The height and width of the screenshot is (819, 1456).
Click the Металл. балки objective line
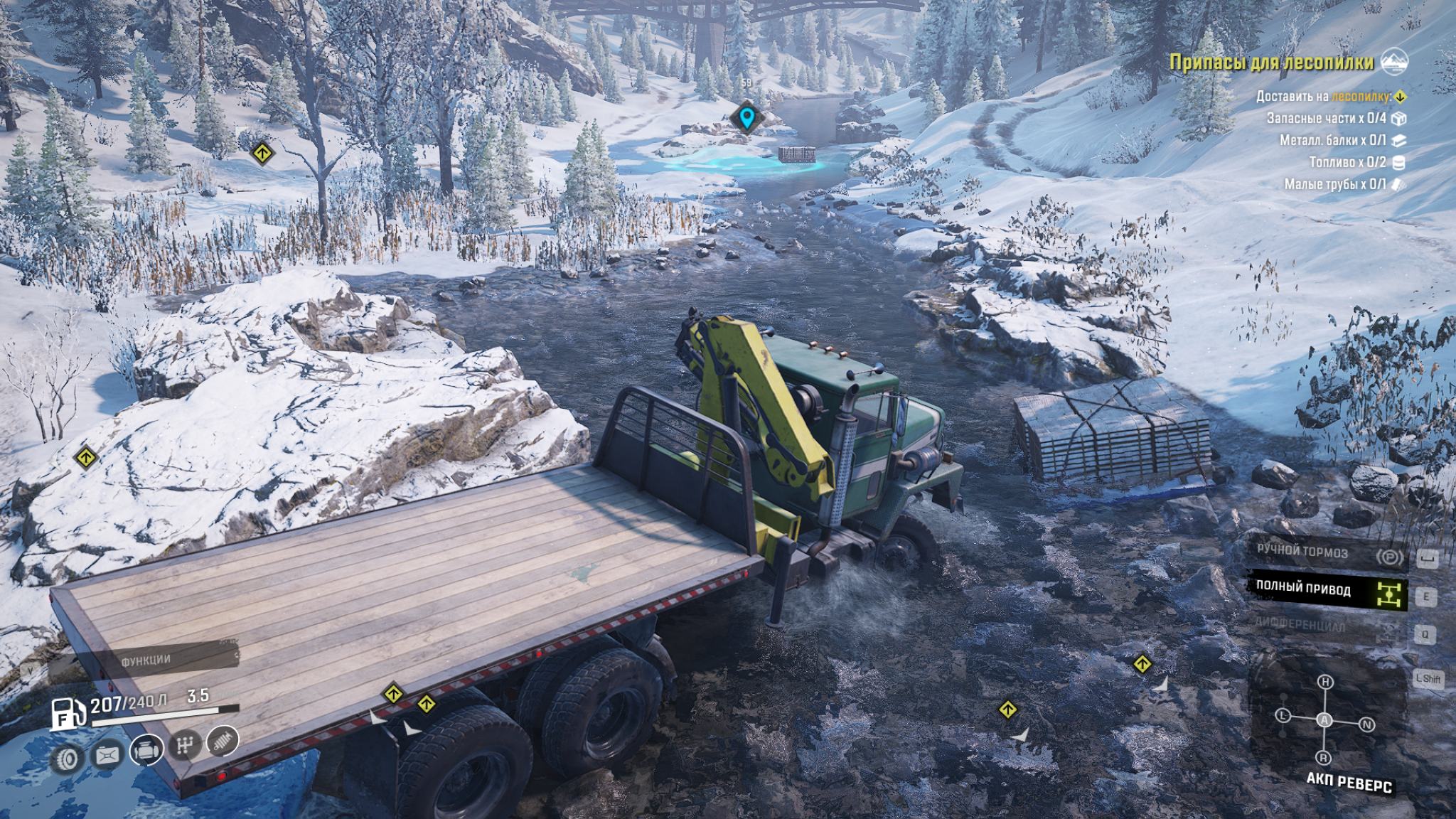tap(1333, 141)
